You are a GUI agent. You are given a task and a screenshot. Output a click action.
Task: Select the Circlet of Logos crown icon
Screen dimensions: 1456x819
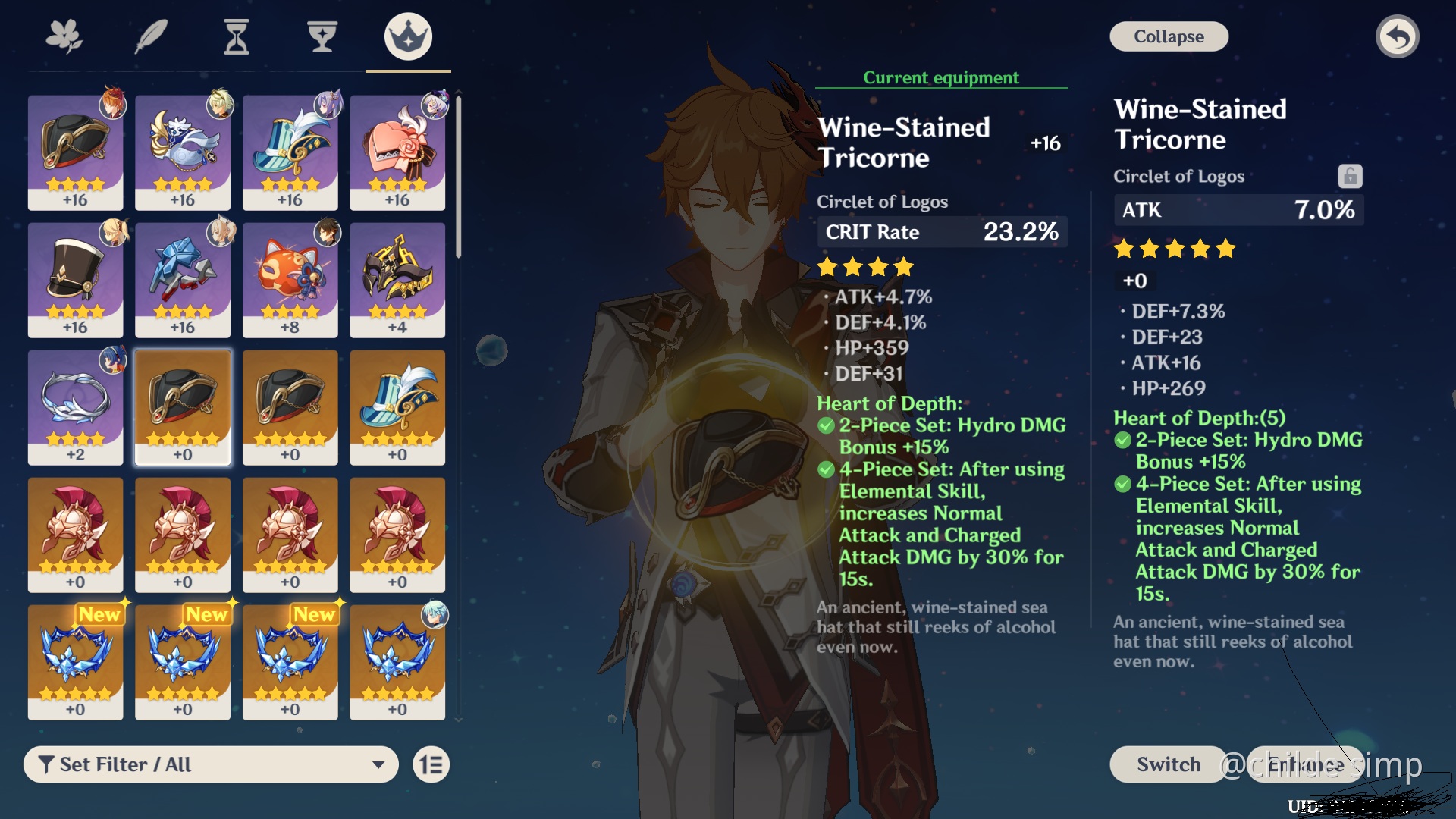pos(407,36)
